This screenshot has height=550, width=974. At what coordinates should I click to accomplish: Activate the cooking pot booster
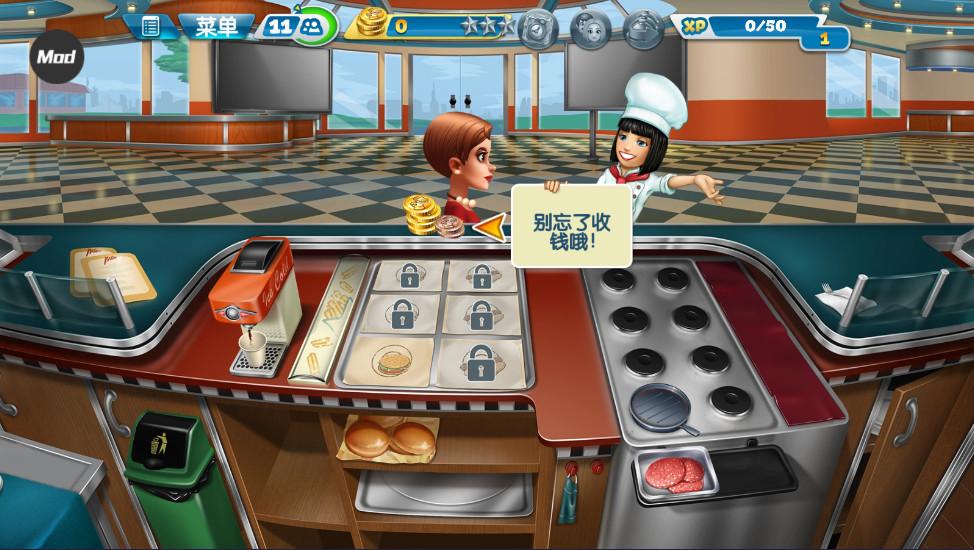644,27
